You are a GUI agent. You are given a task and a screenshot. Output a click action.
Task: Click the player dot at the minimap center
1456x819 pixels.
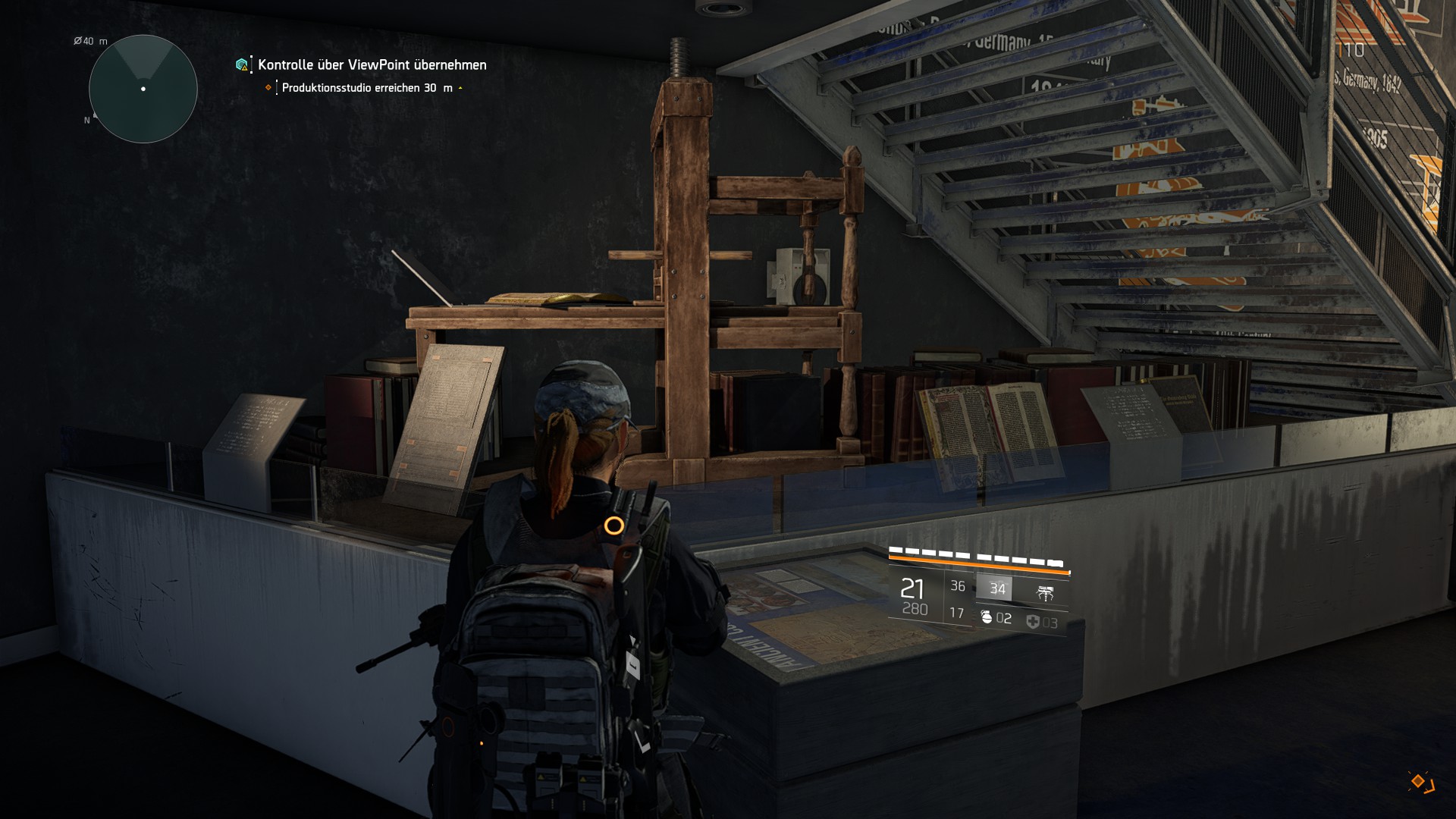(x=143, y=89)
